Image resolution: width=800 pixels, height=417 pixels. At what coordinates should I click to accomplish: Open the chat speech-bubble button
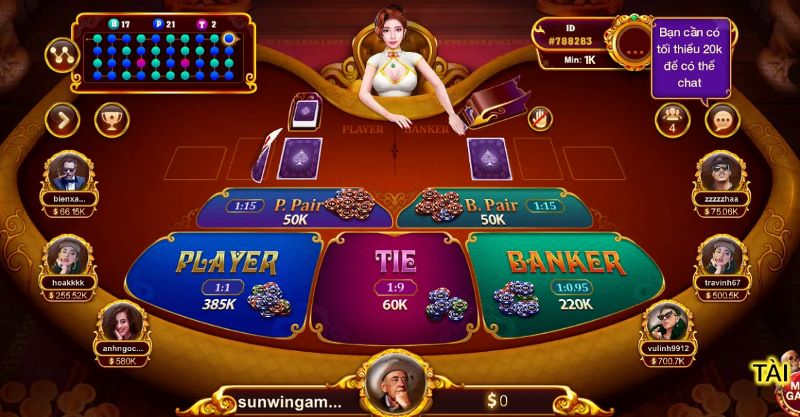coord(721,120)
